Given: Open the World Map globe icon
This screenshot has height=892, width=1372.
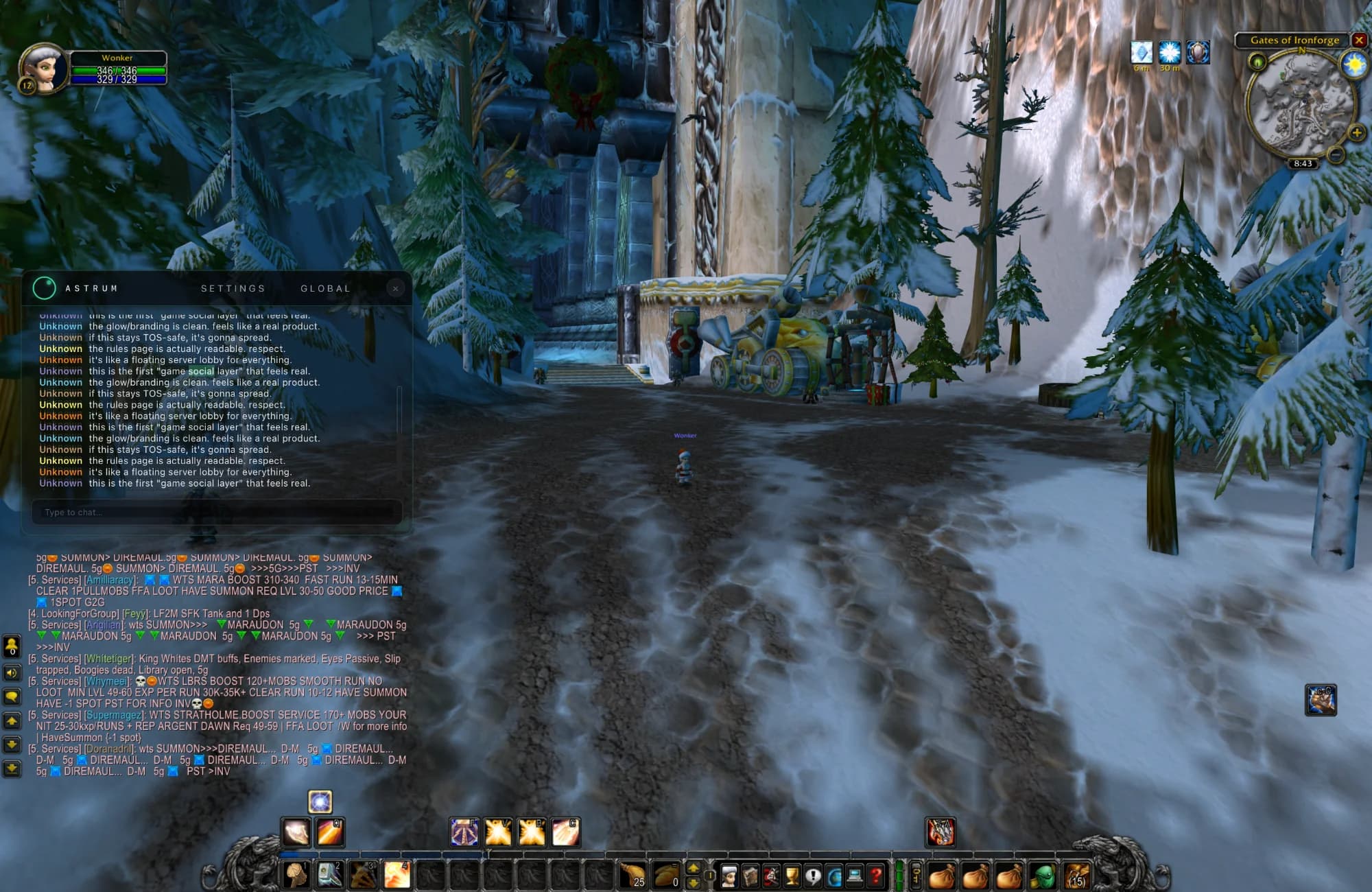Looking at the screenshot, I should coord(833,874).
